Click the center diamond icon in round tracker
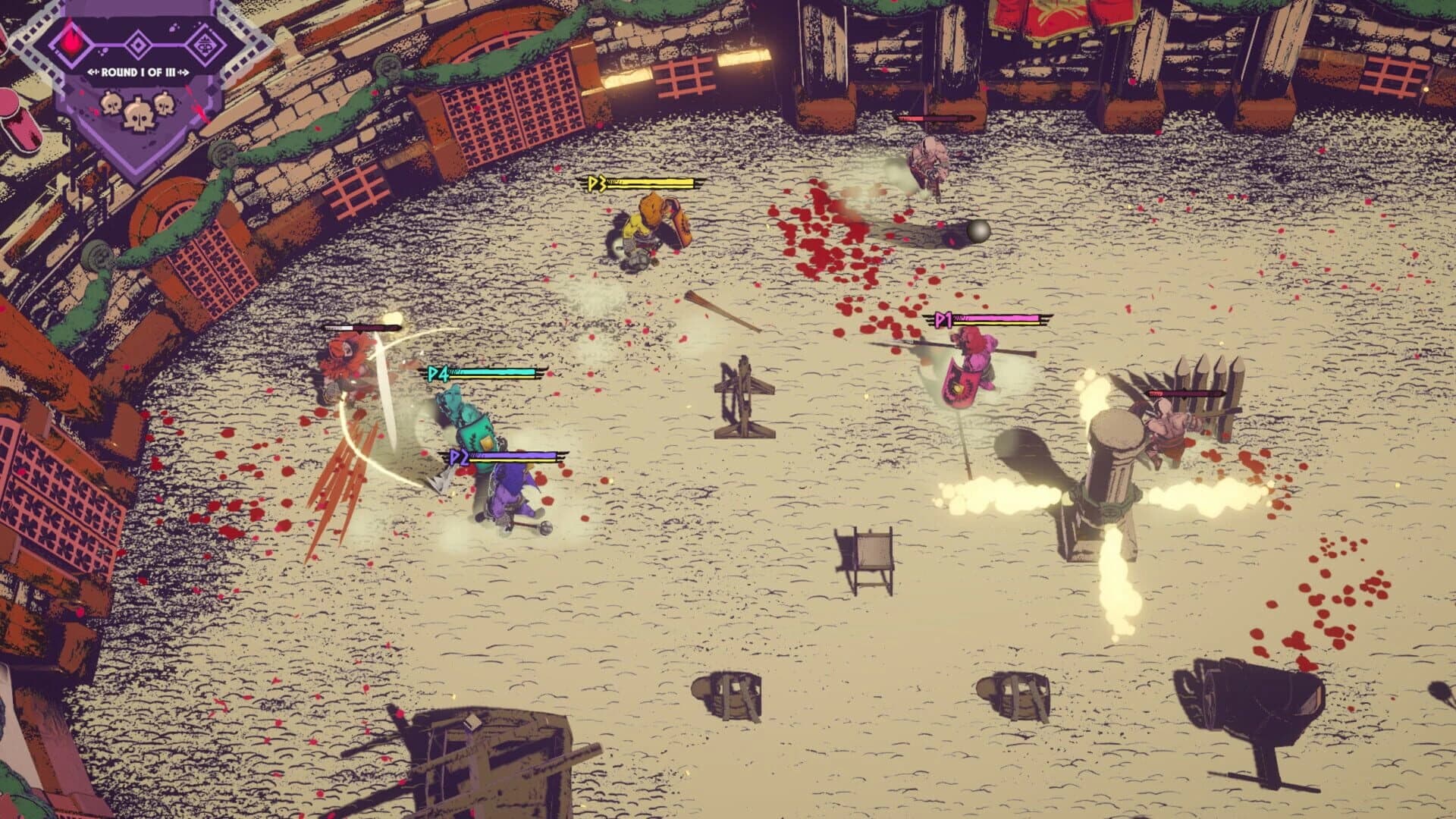This screenshot has height=819, width=1456. pyautogui.click(x=136, y=43)
